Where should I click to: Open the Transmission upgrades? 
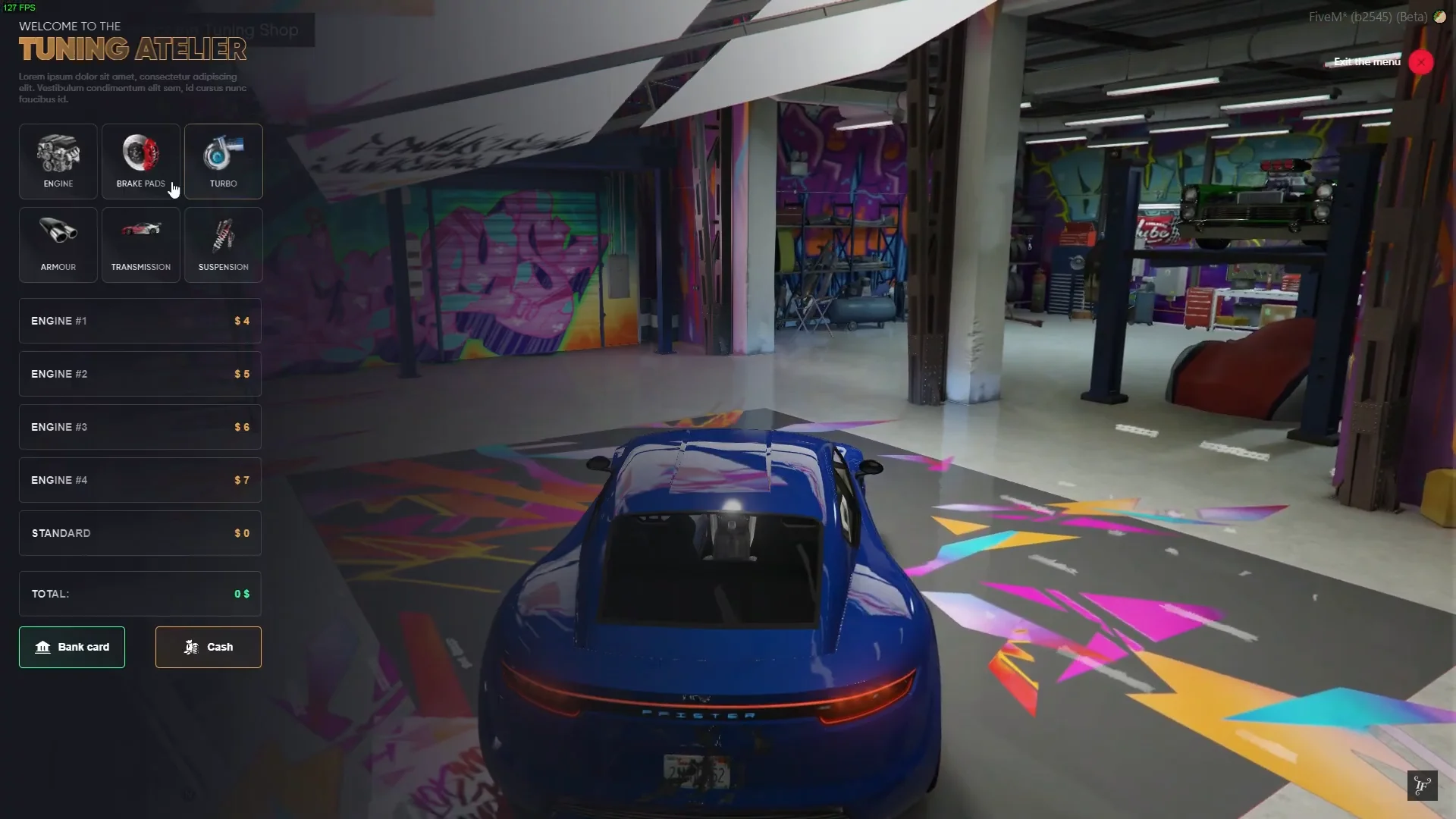141,245
